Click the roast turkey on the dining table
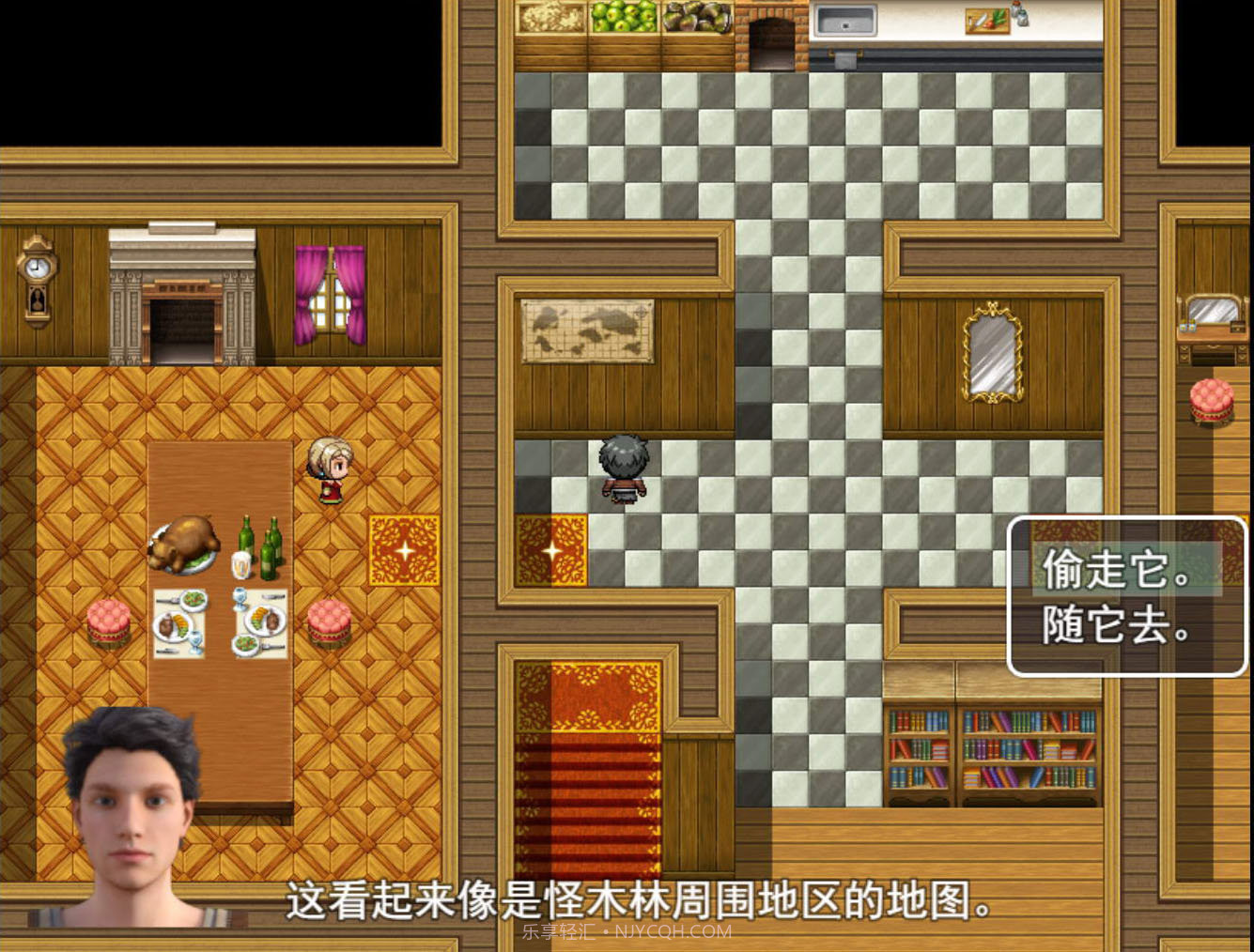1254x952 pixels. (x=185, y=542)
